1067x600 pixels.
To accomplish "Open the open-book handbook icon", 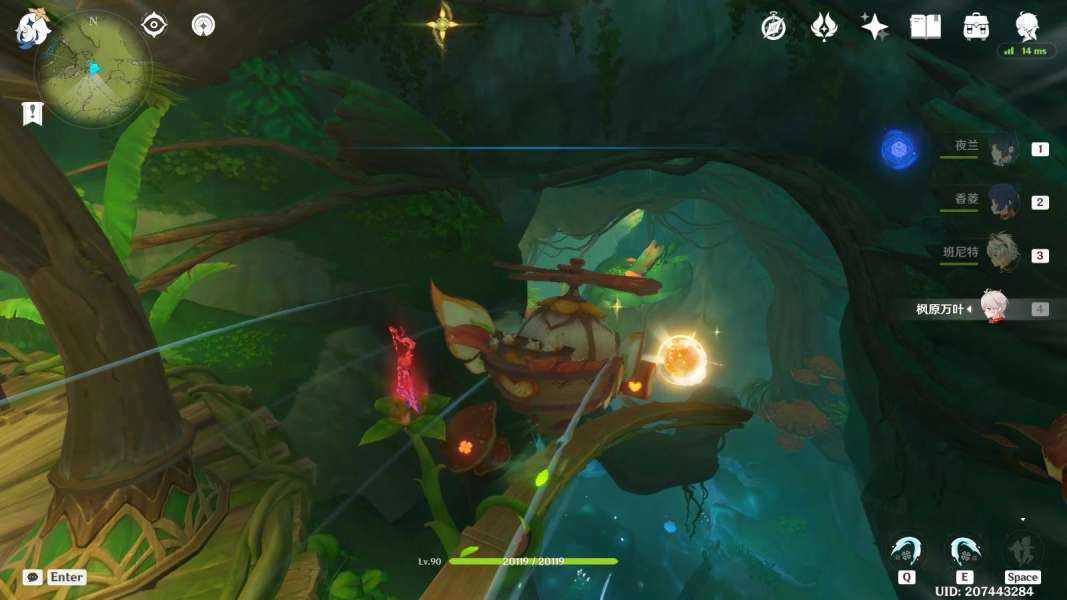I will pyautogui.click(x=925, y=27).
